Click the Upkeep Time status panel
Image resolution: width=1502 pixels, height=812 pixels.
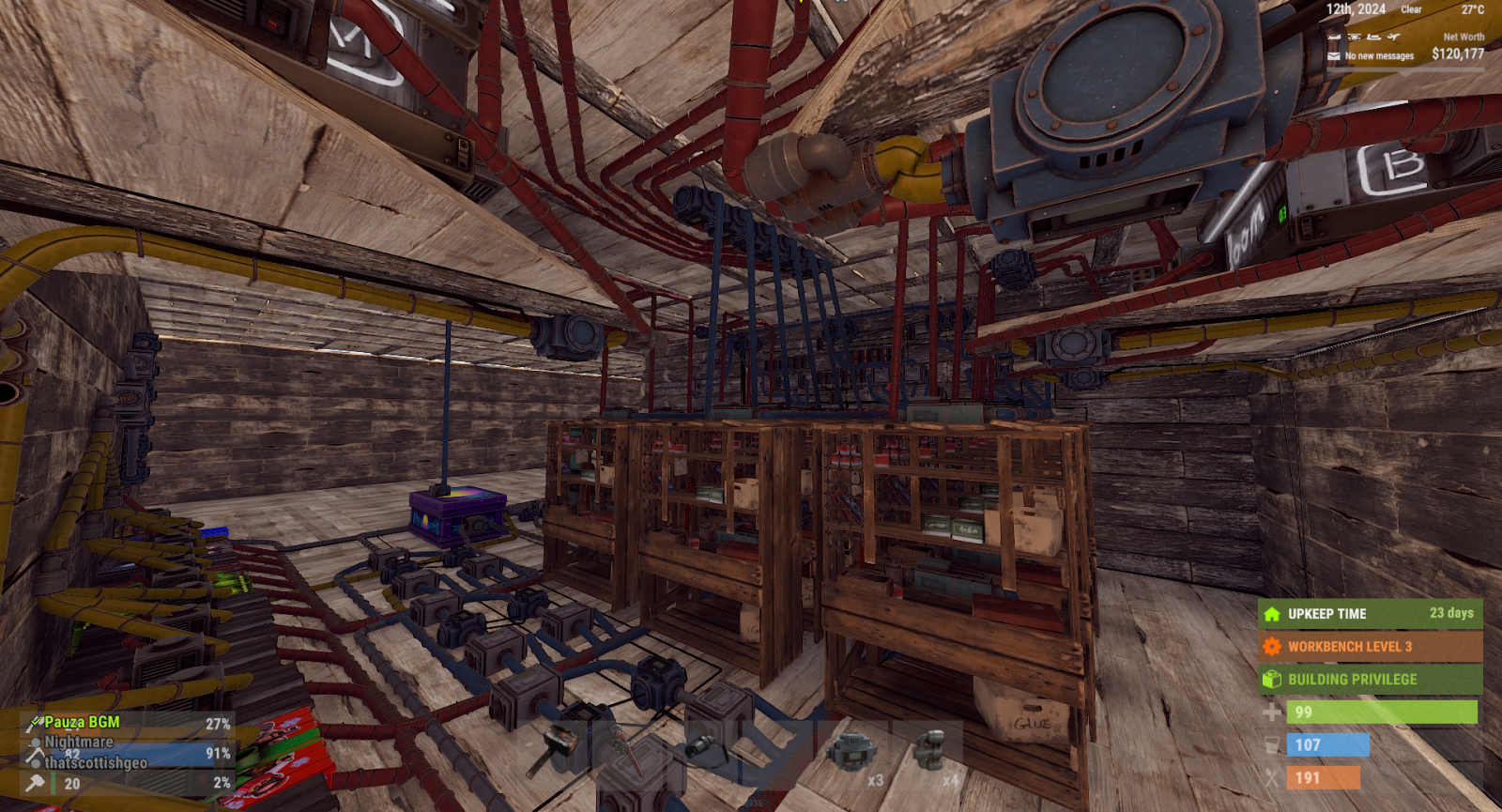pos(1370,614)
